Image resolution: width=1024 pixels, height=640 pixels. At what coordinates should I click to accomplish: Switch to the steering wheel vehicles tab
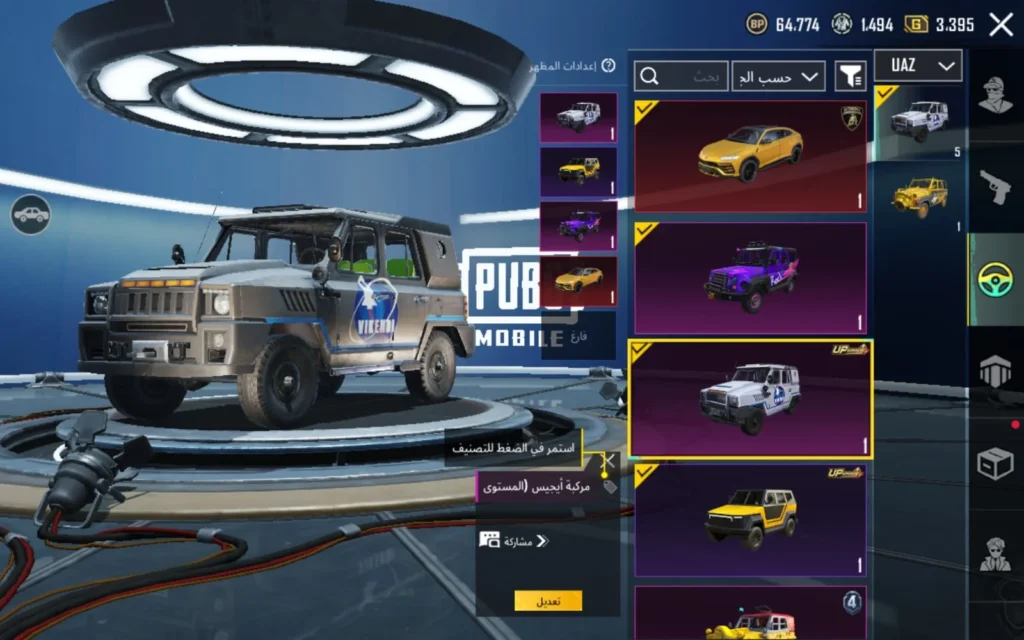click(996, 280)
